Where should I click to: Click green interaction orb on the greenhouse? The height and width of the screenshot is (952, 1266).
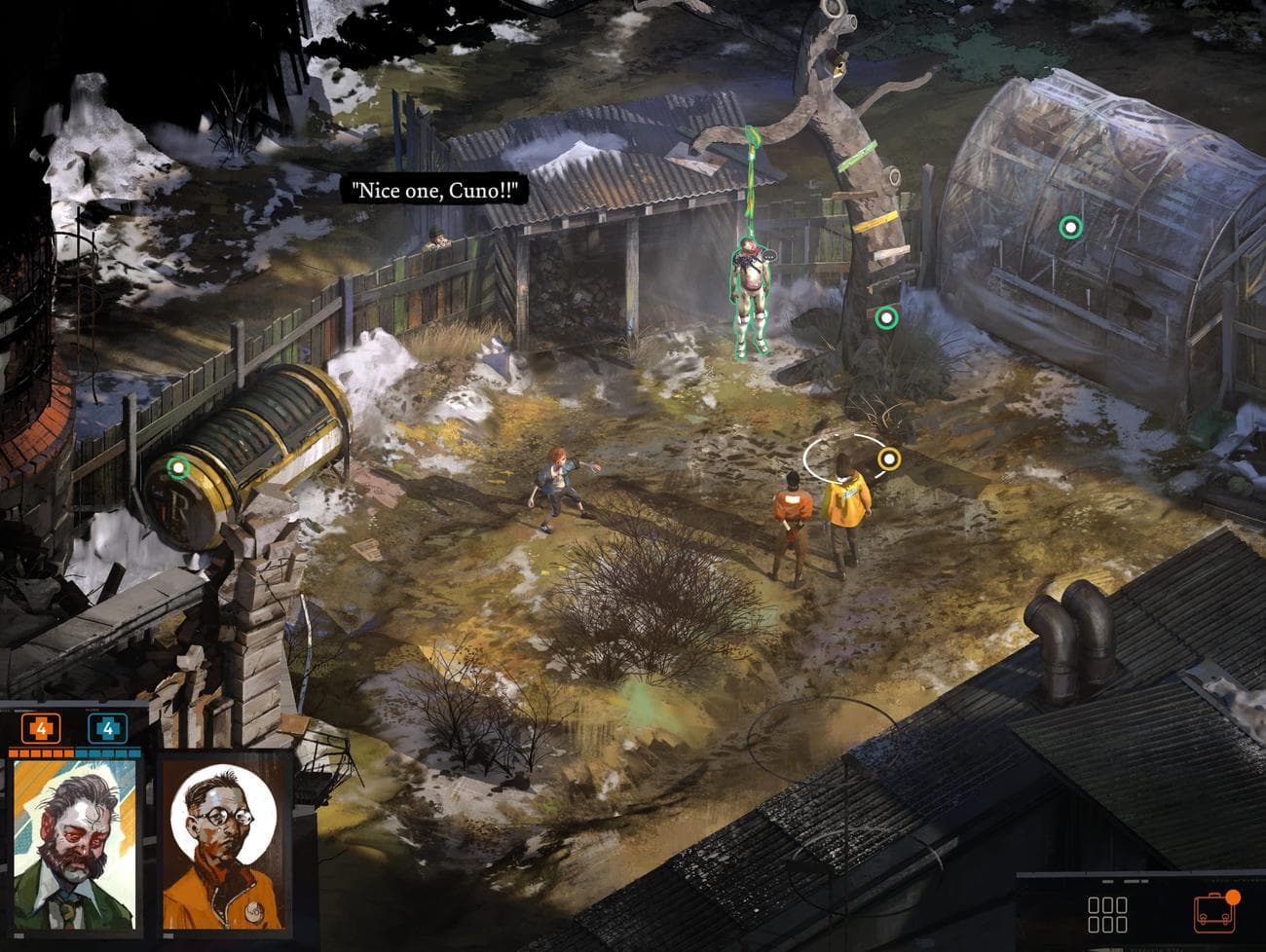[x=1071, y=228]
